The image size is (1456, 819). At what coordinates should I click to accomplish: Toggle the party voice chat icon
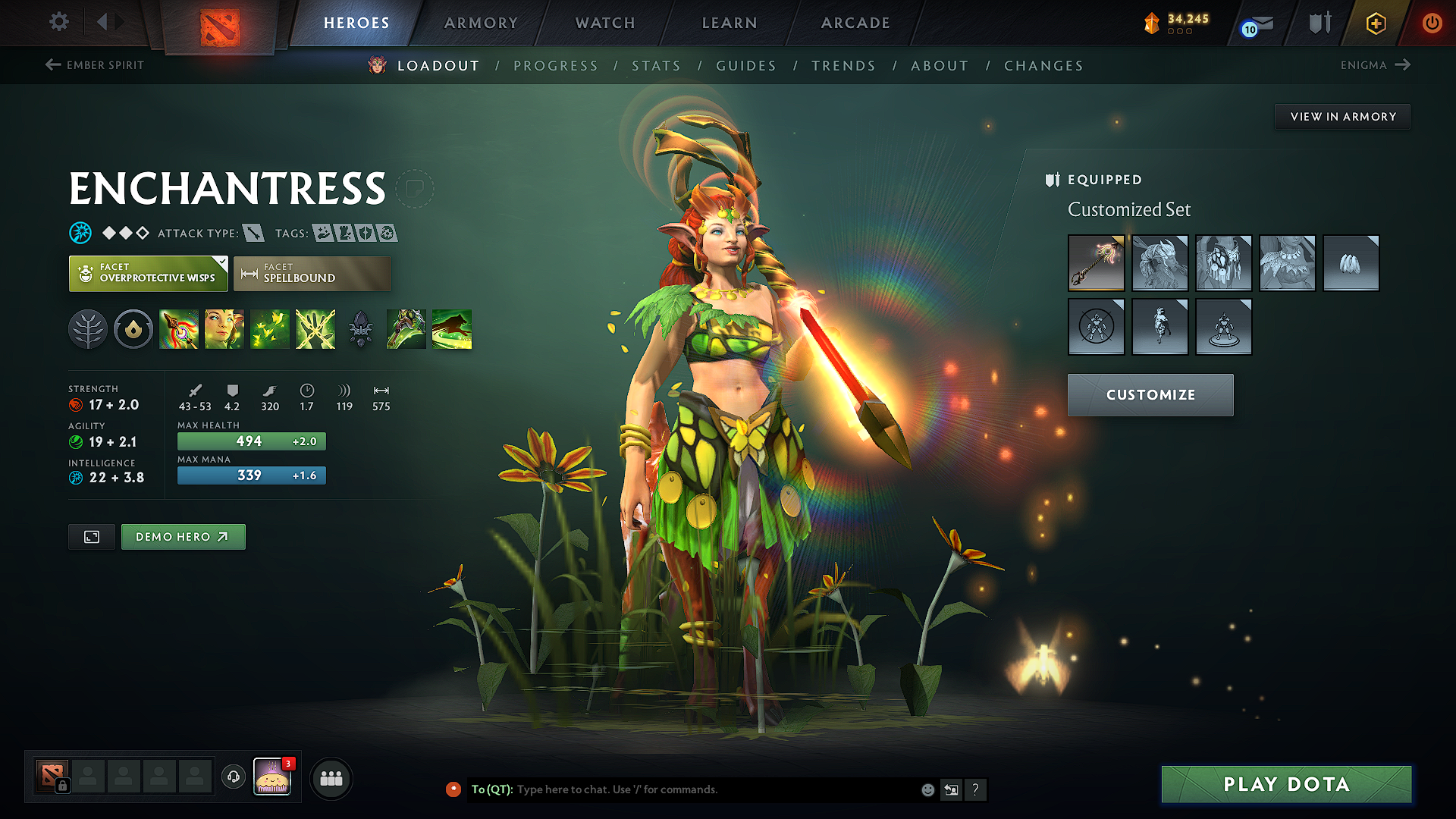[233, 778]
